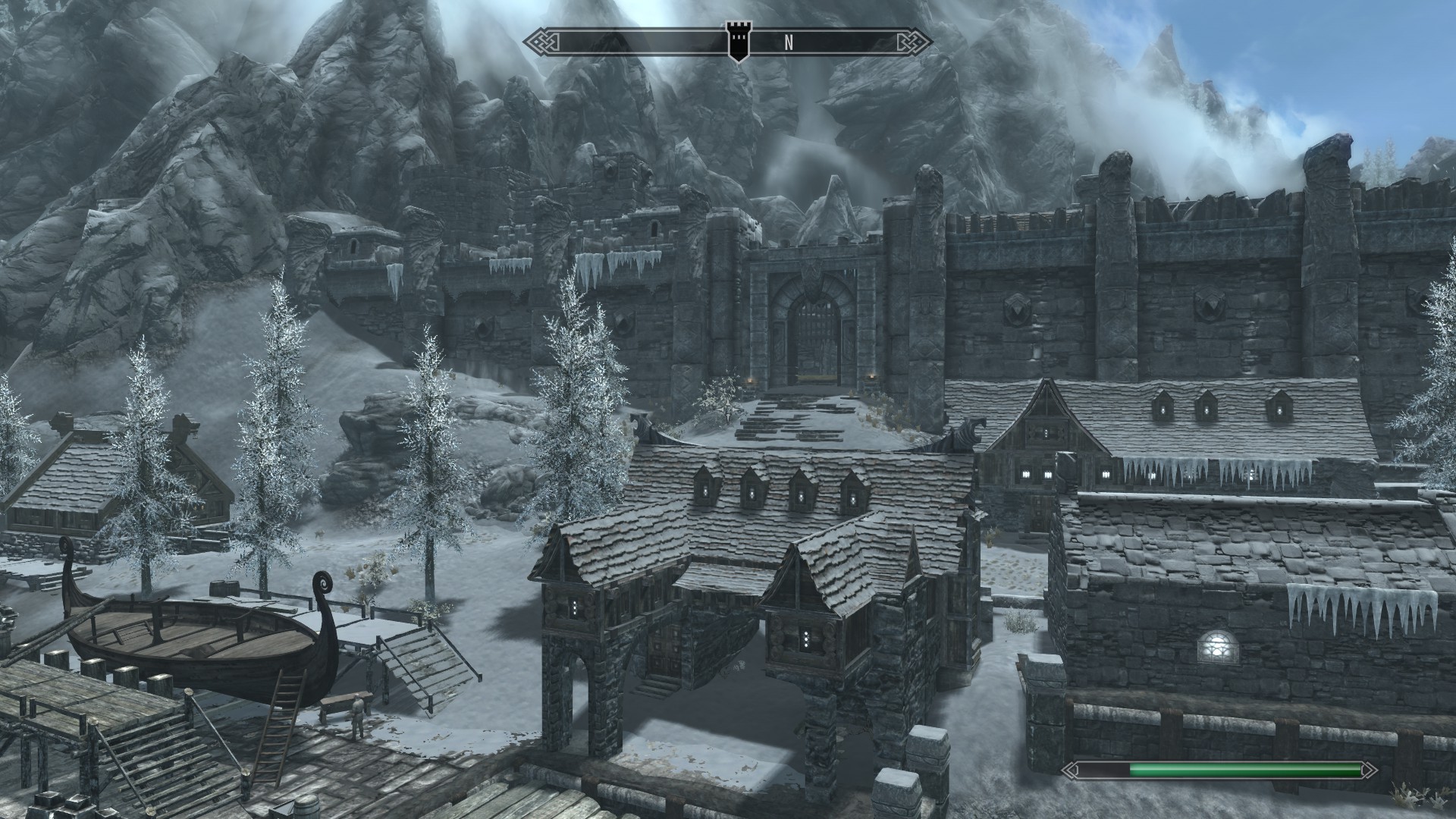This screenshot has width=1456, height=819.
Task: Click the lit lantern right of the gate stairway
Action: click(x=872, y=377)
